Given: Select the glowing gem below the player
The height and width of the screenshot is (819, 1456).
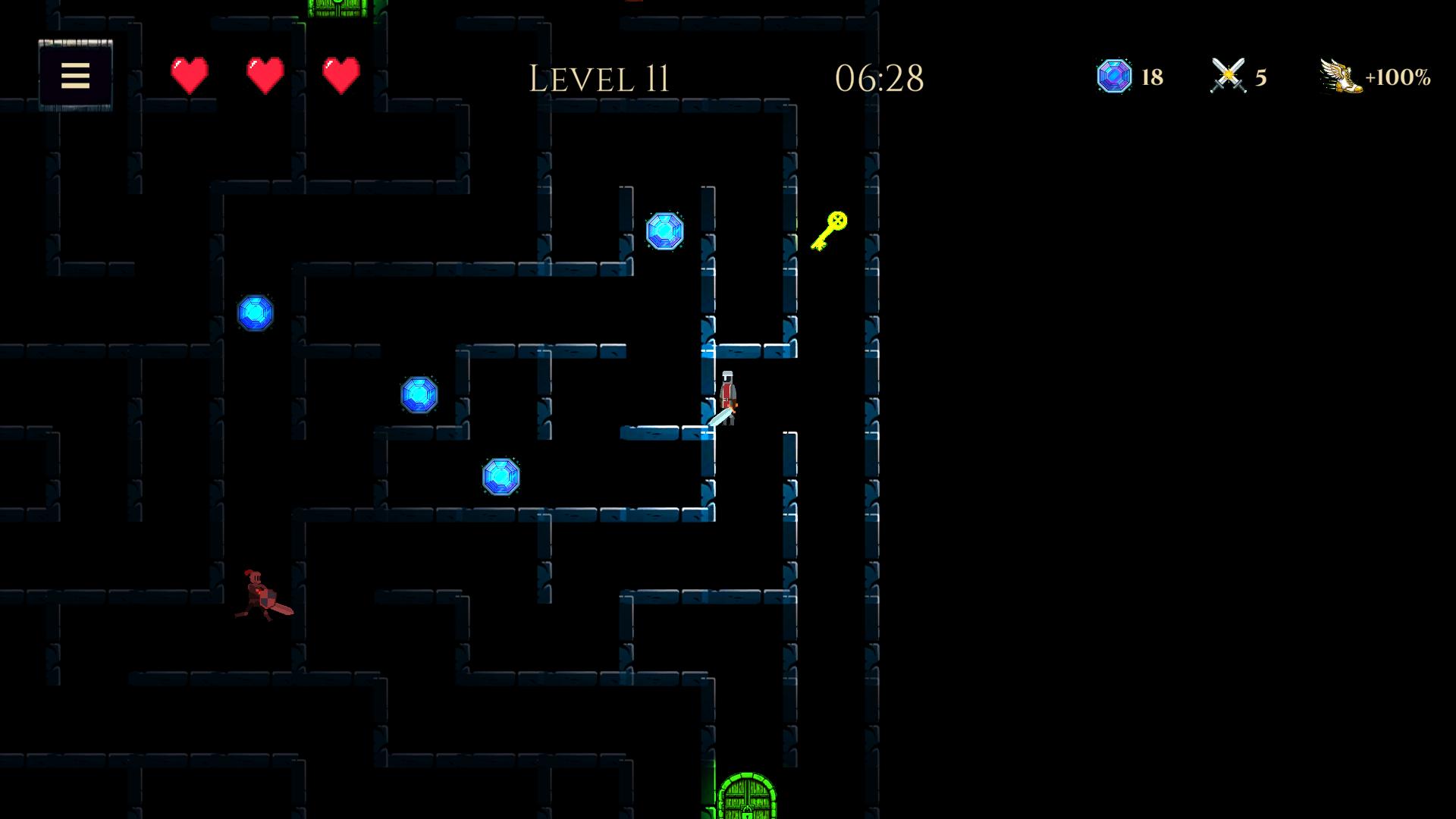Looking at the screenshot, I should pos(502,478).
